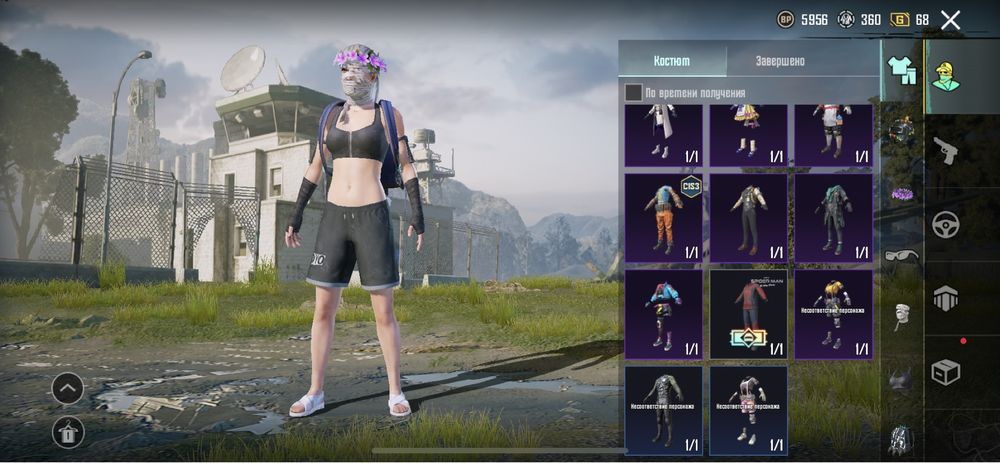The image size is (1000, 463).
Task: Show the purple flower wreath headwear subcategory
Action: tap(902, 194)
